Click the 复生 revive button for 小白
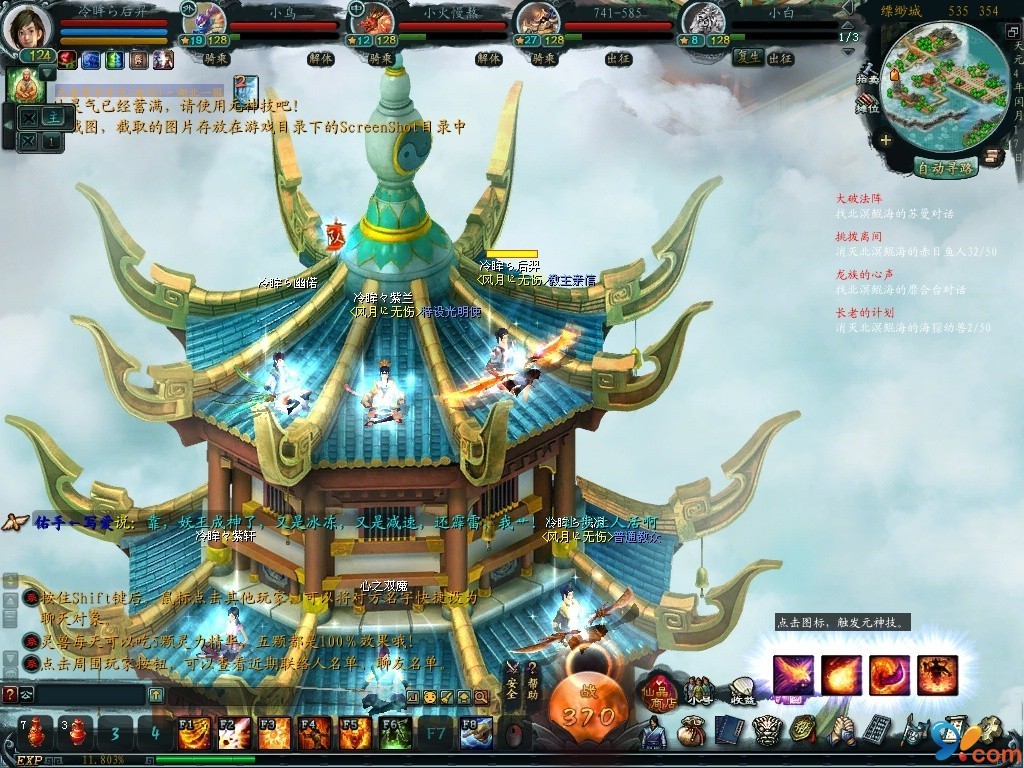The height and width of the screenshot is (768, 1024). pyautogui.click(x=746, y=58)
